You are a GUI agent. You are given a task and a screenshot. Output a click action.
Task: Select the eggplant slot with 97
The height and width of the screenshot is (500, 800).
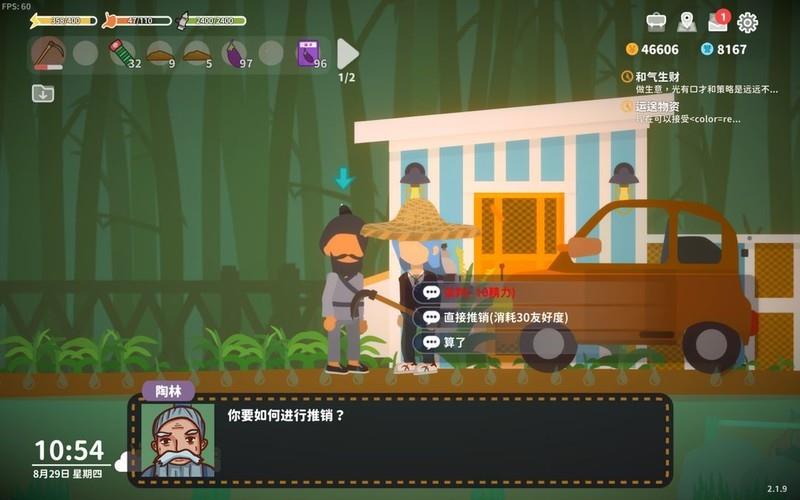coord(235,53)
